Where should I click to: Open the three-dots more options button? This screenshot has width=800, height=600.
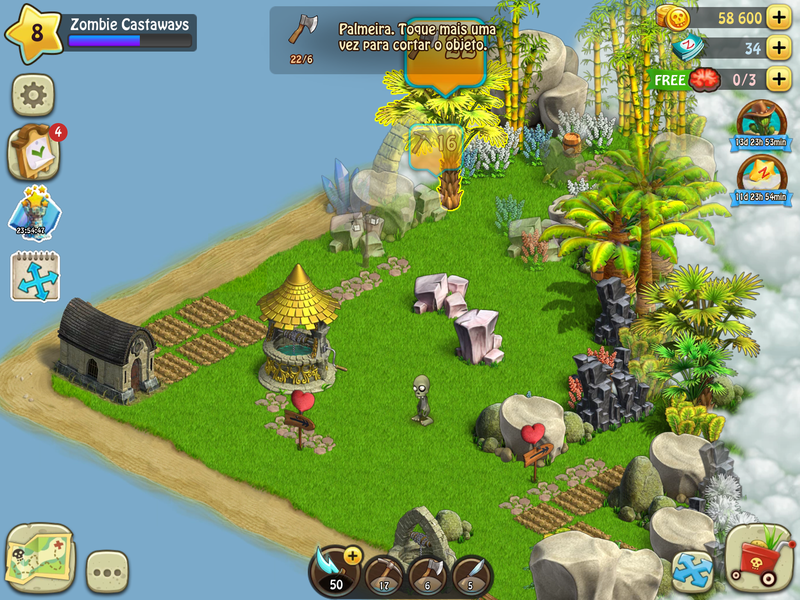107,571
